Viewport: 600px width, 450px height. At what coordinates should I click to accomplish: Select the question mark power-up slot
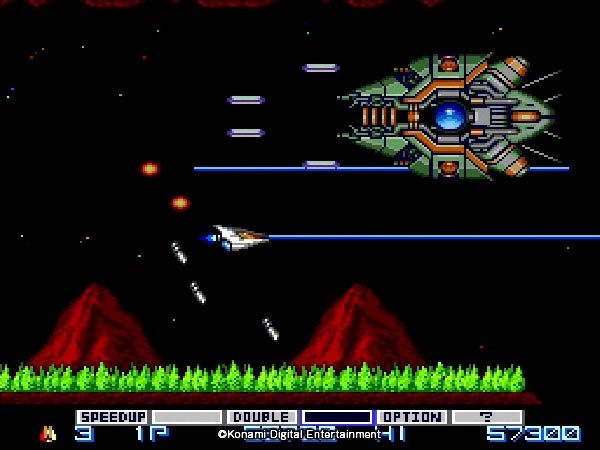pos(487,417)
